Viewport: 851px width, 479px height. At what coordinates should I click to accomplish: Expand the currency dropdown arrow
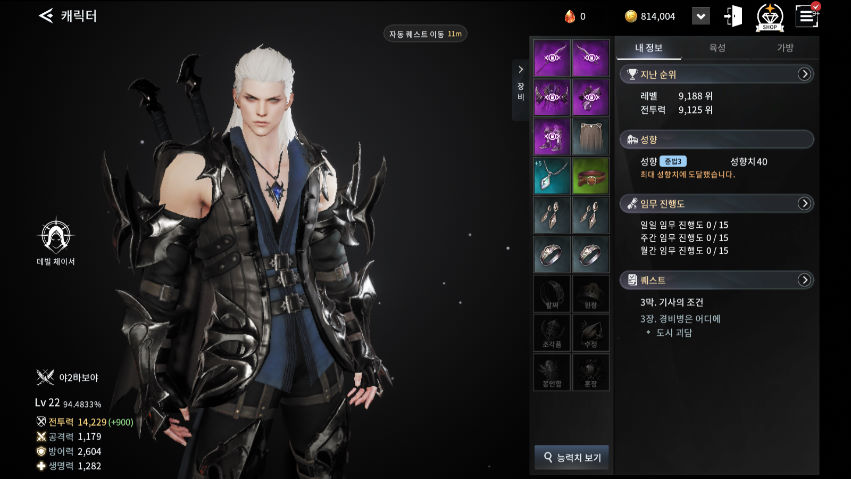point(701,16)
